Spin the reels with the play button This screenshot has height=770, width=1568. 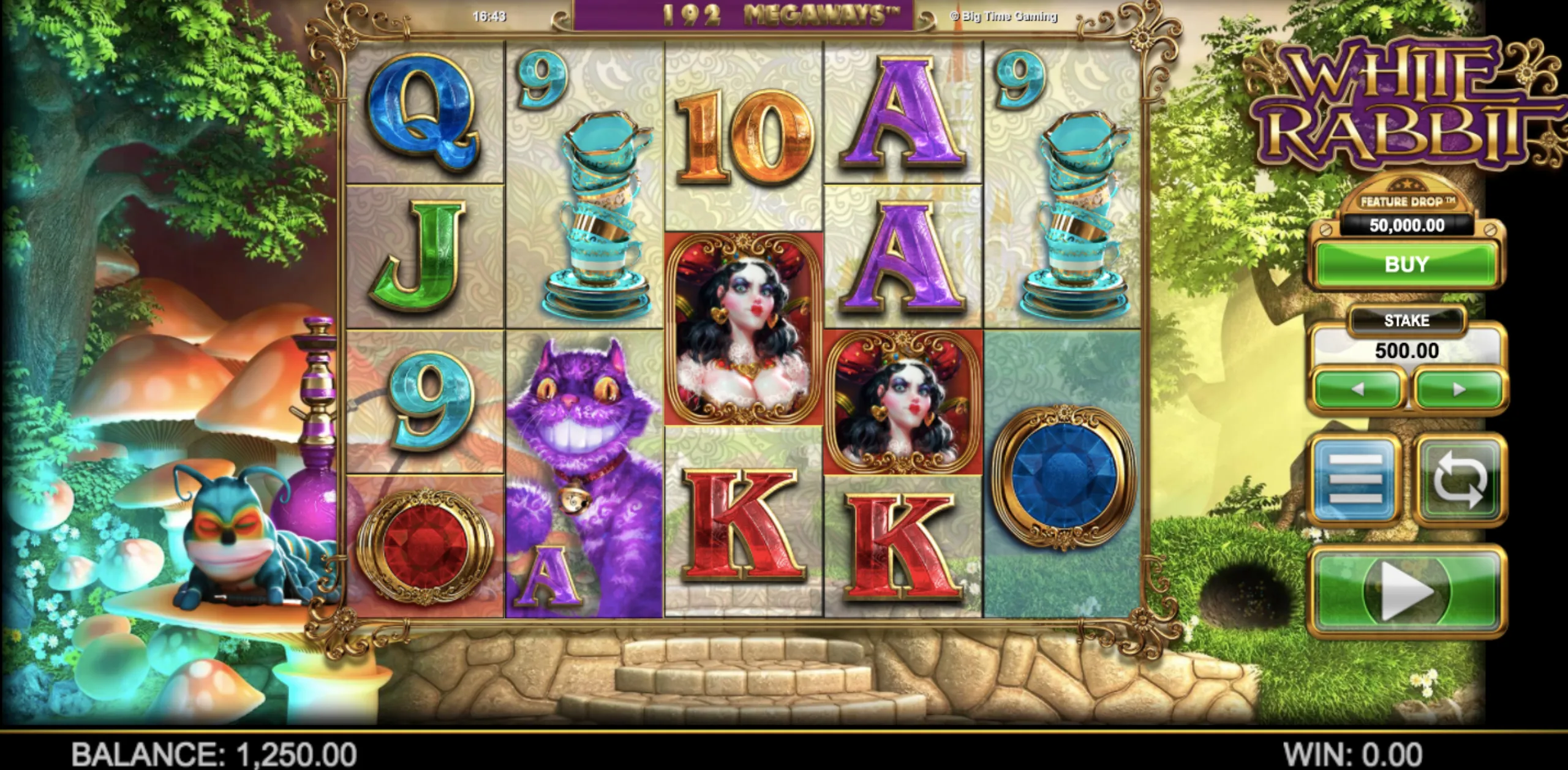click(1406, 591)
